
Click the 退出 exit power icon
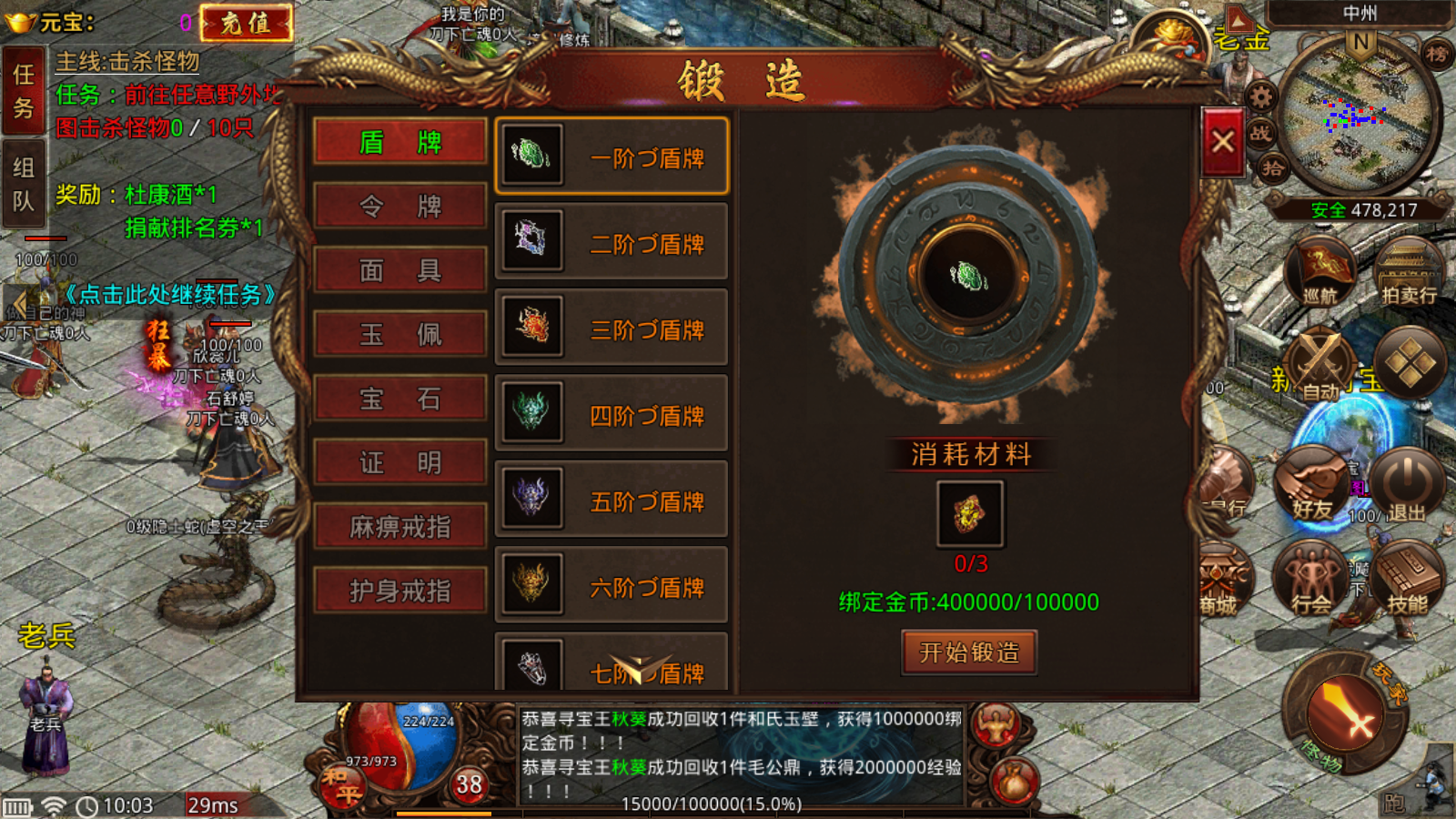click(1405, 480)
